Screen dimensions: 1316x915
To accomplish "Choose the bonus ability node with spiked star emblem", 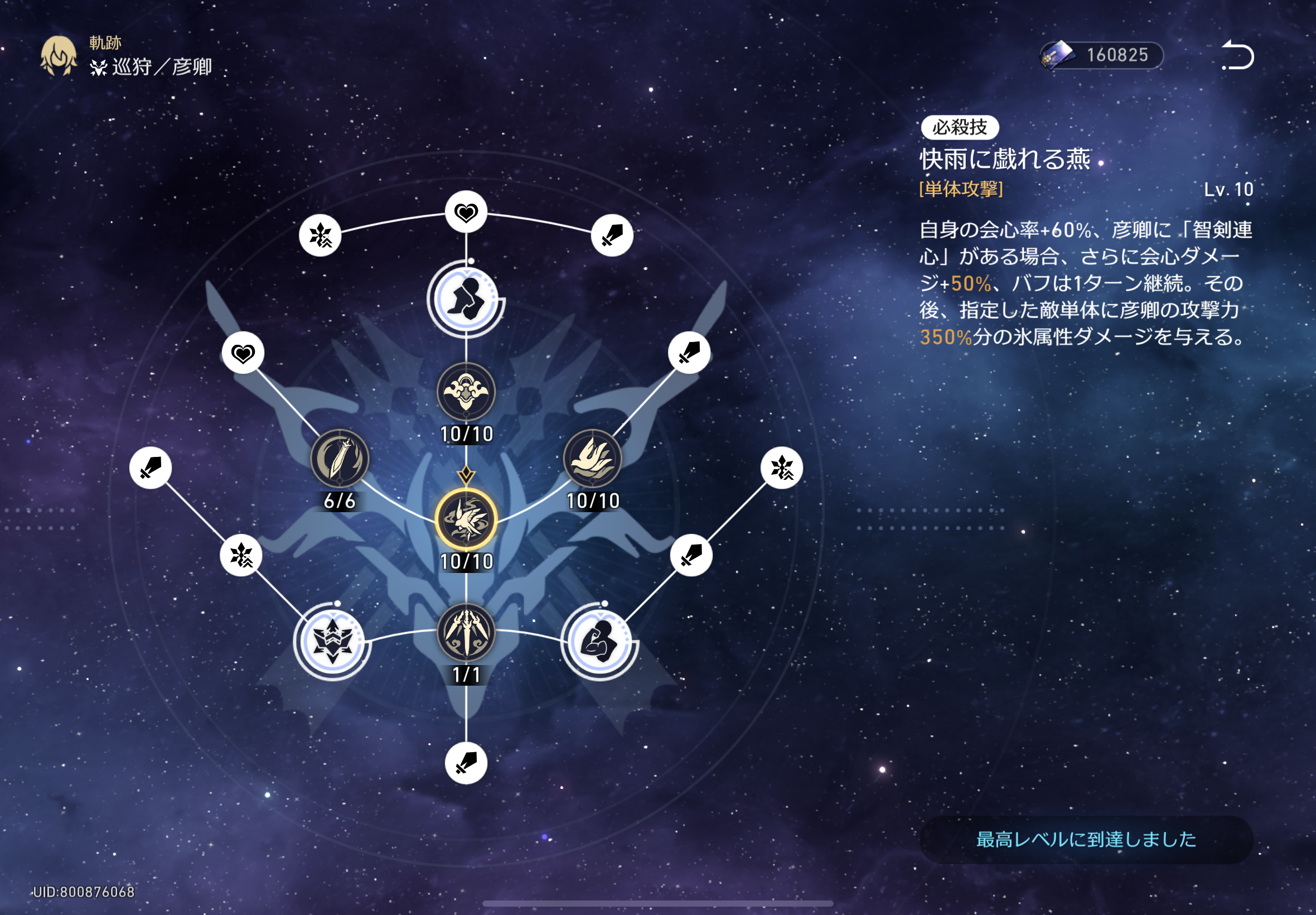I will click(332, 642).
